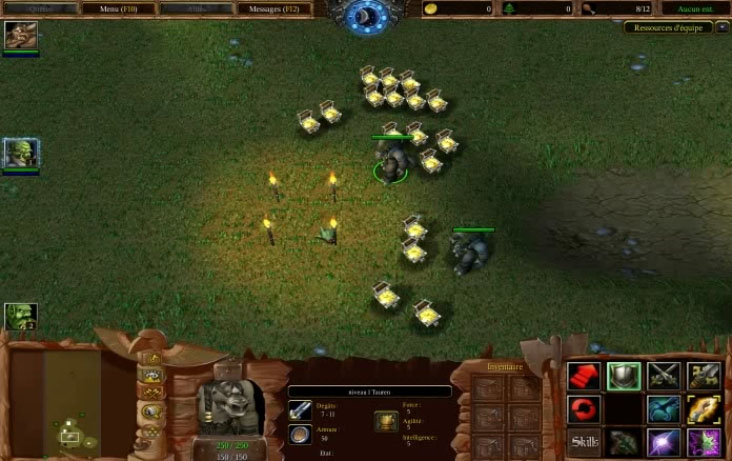732x461 pixels.
Task: Click the minimap signal ping button
Action: coord(153,358)
